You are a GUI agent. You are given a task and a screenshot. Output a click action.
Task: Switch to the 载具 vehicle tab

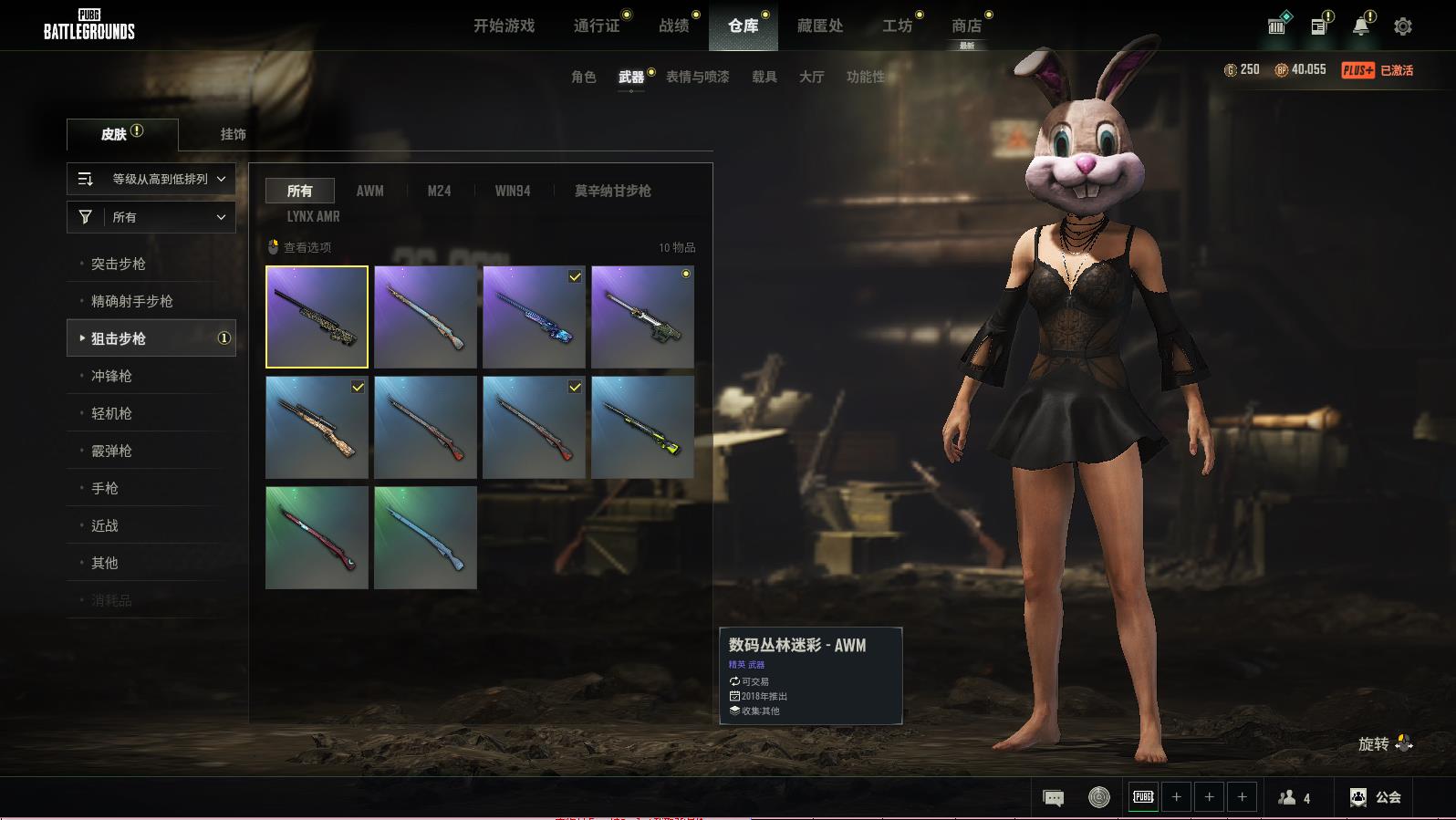pyautogui.click(x=764, y=78)
